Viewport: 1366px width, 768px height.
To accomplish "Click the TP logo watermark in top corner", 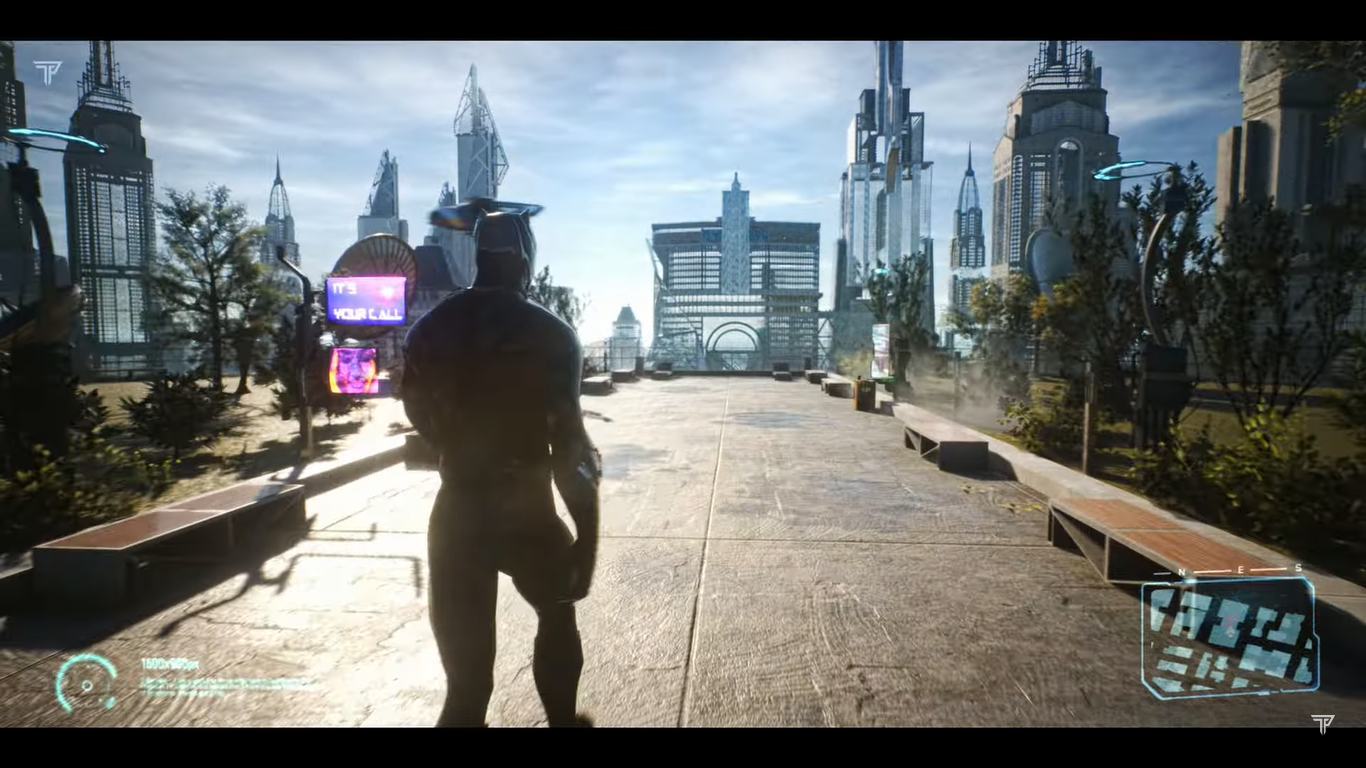I will click(x=47, y=72).
